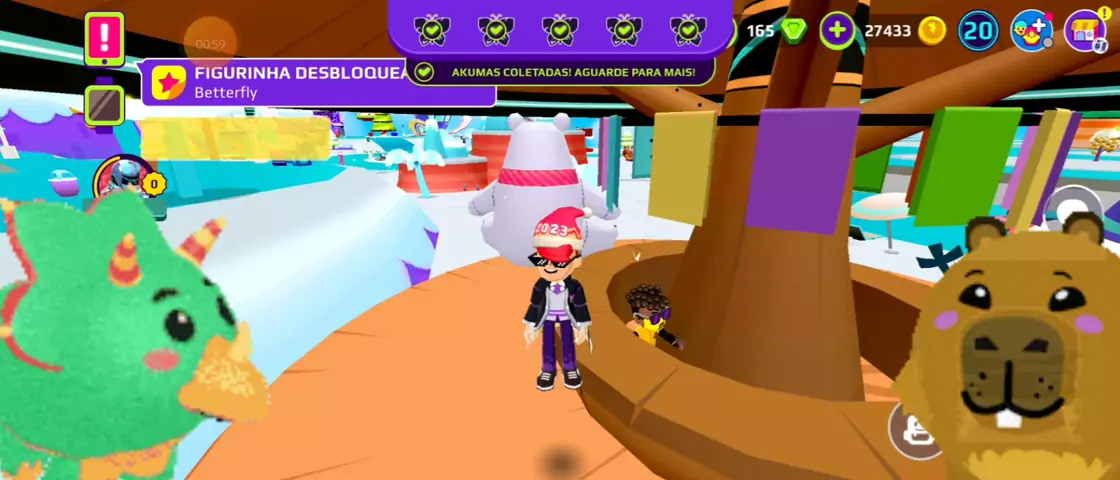The image size is (1120, 480).
Task: Tap the green gem currency icon
Action: coord(794,31)
